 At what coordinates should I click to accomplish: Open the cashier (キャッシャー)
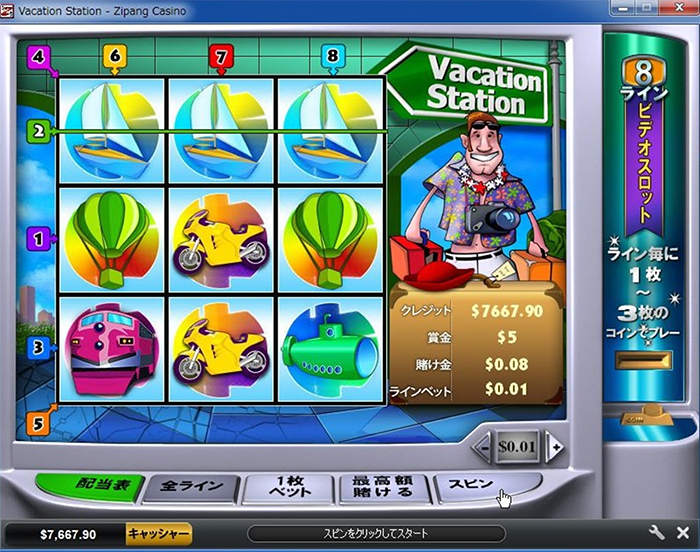coord(158,534)
